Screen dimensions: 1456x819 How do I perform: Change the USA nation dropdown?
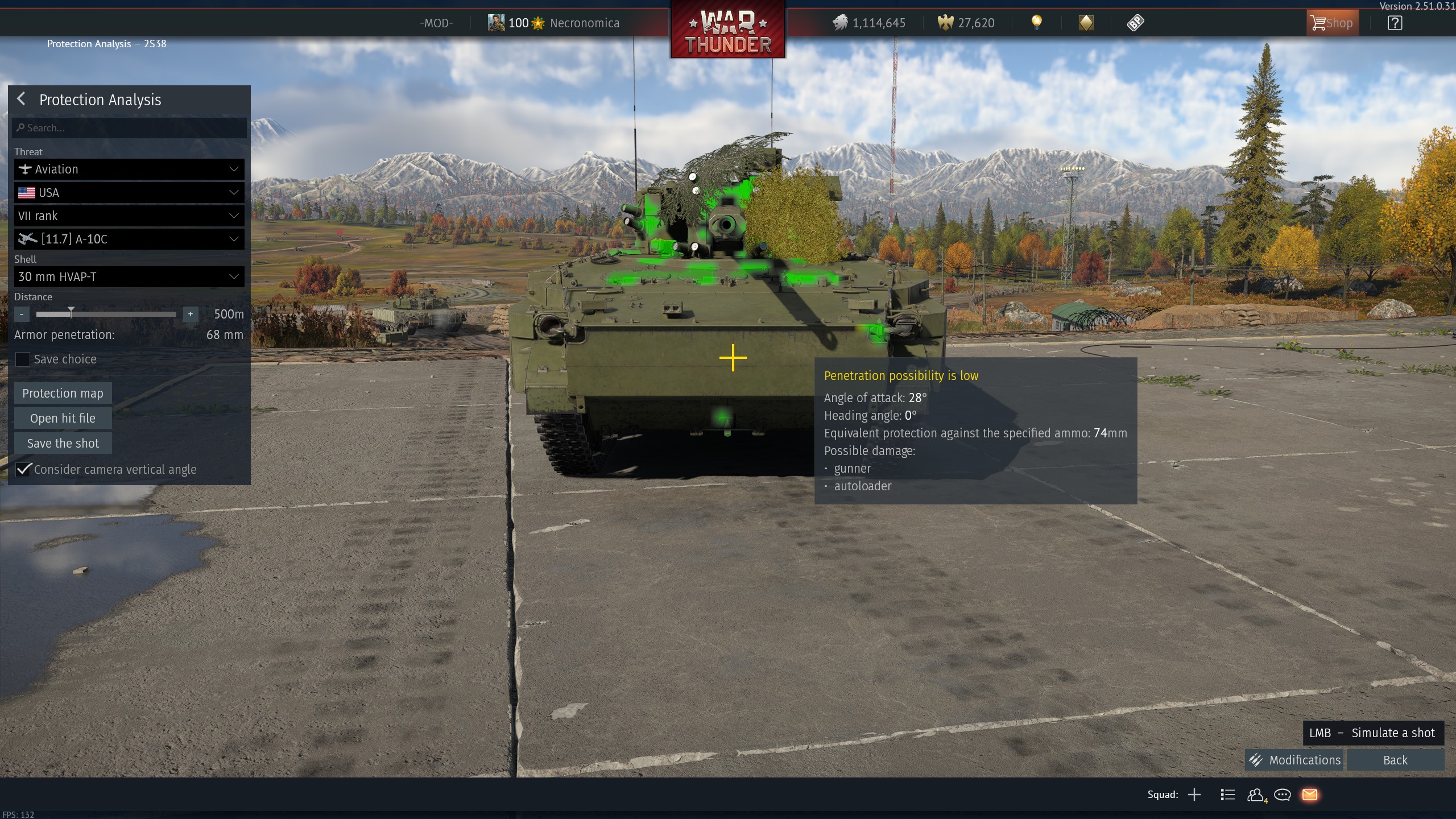(x=129, y=193)
